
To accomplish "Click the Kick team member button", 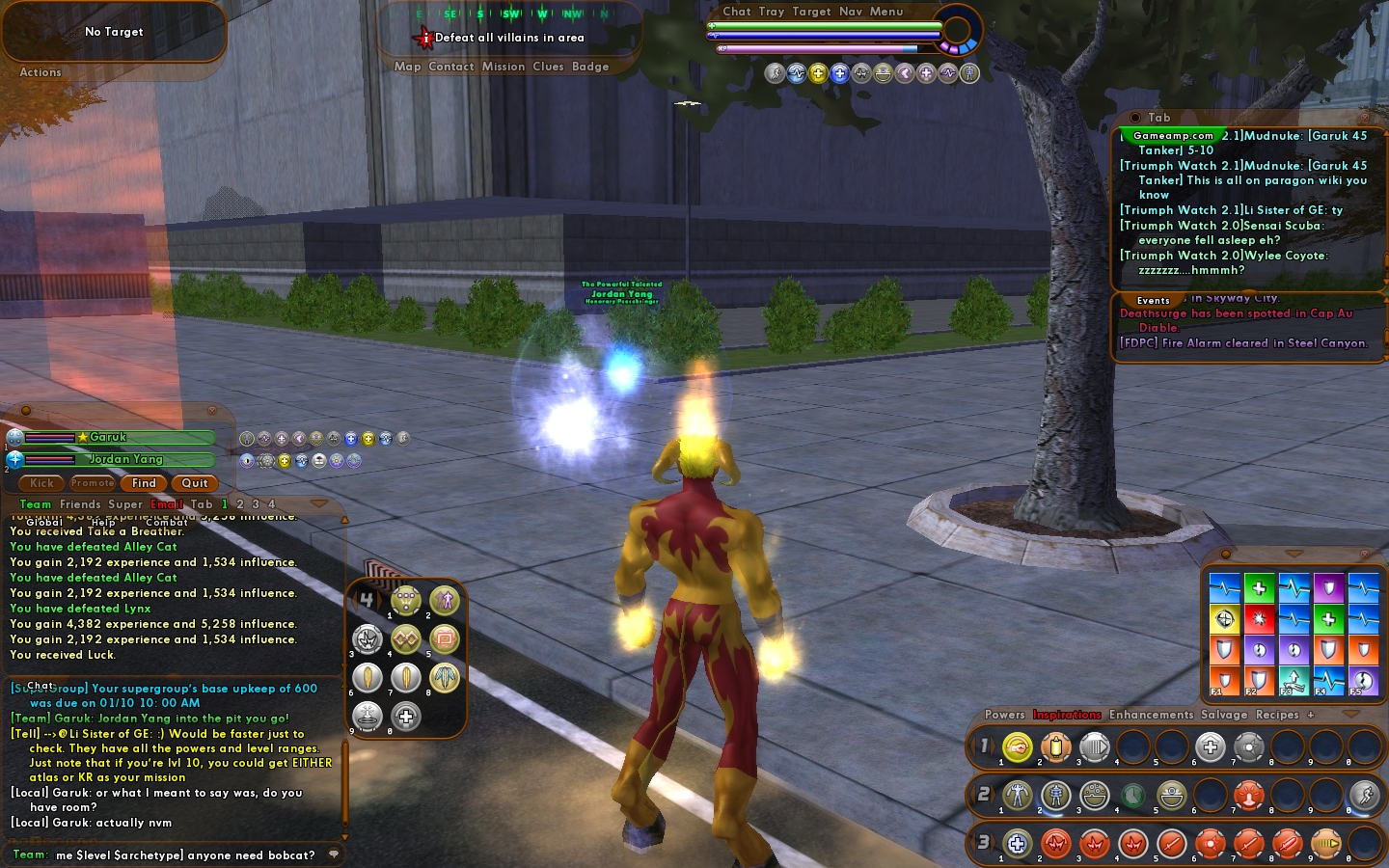I will (41, 483).
